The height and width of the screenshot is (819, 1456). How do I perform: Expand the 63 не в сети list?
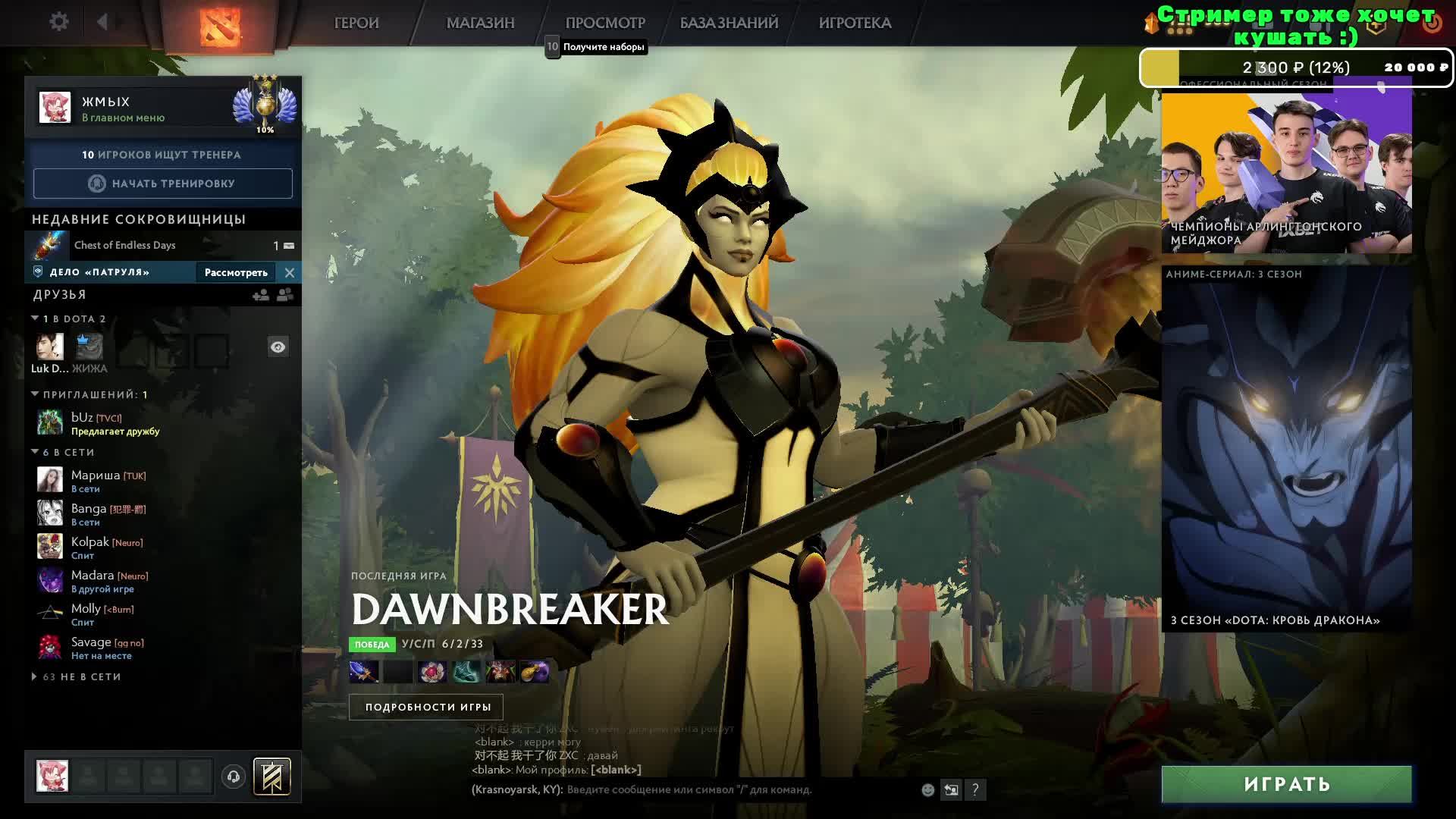tap(35, 676)
